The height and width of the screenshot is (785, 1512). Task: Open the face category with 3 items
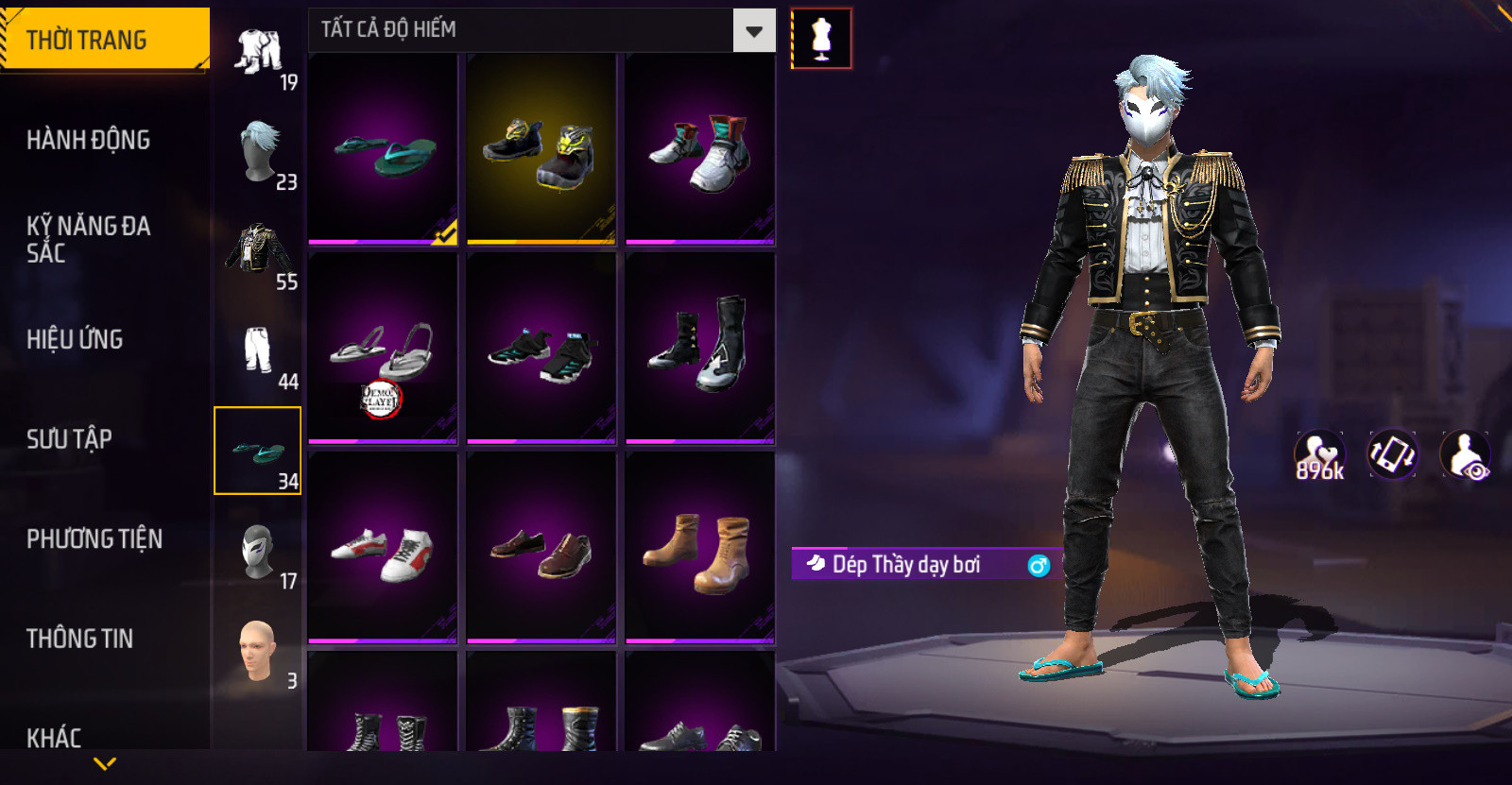click(258, 652)
